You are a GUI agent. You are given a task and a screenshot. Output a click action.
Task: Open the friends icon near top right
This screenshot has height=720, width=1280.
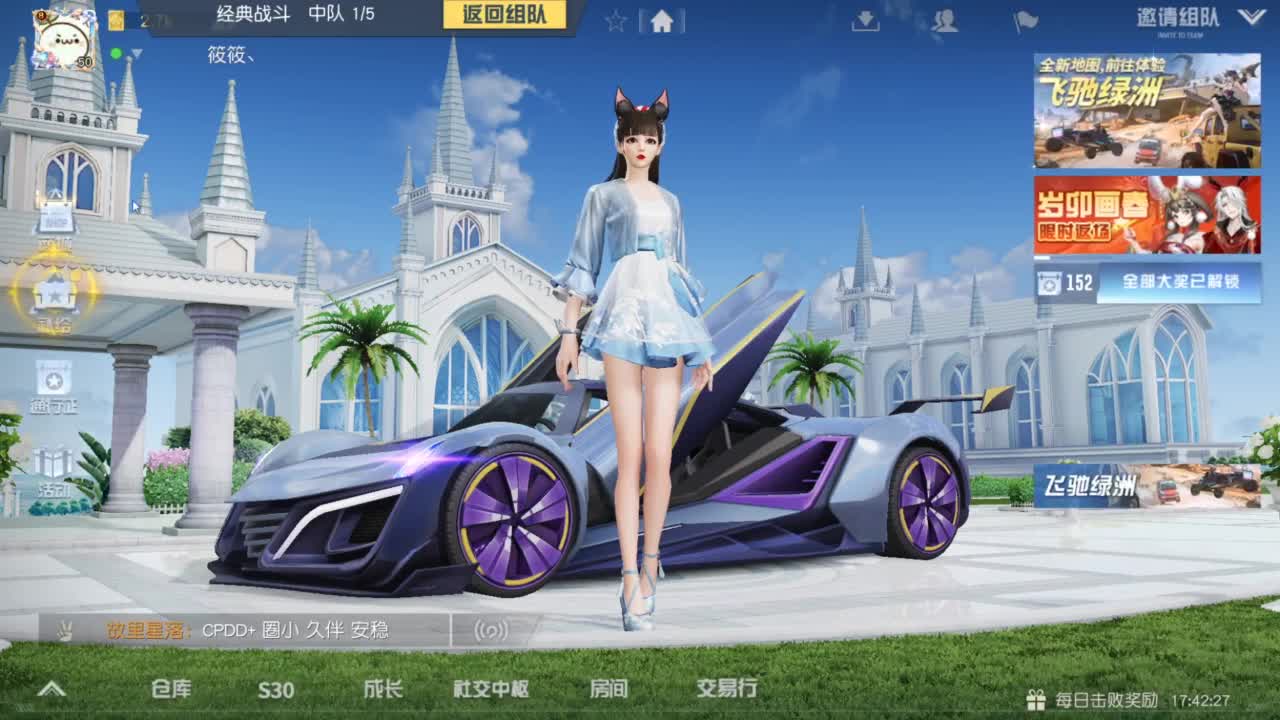pos(944,20)
